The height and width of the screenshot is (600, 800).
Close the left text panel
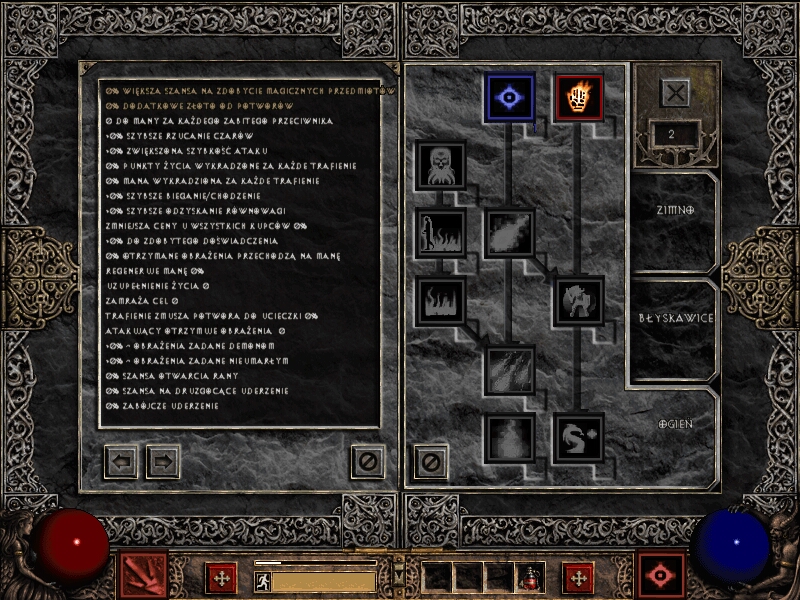click(367, 461)
